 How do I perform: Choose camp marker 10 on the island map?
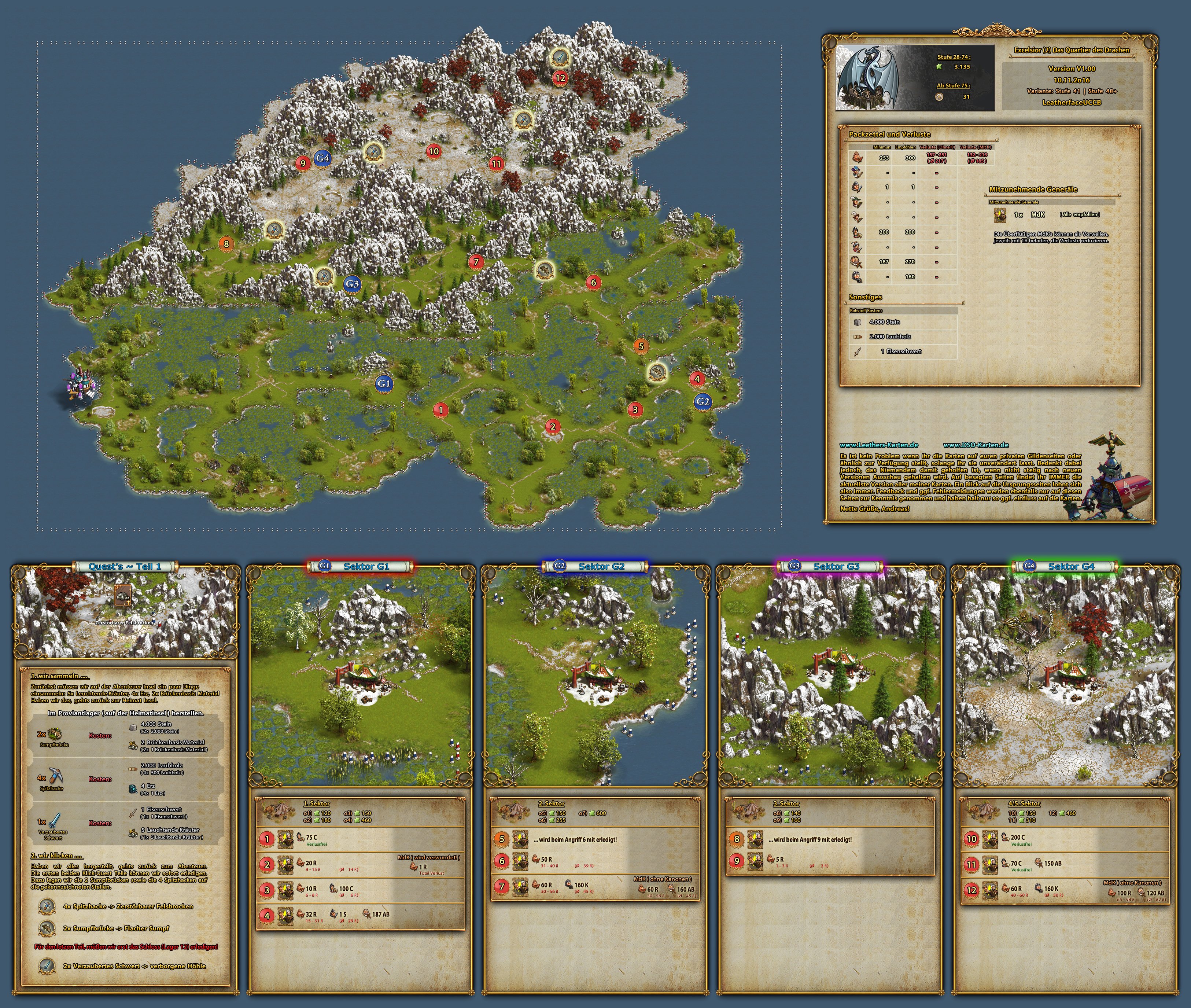coord(434,151)
